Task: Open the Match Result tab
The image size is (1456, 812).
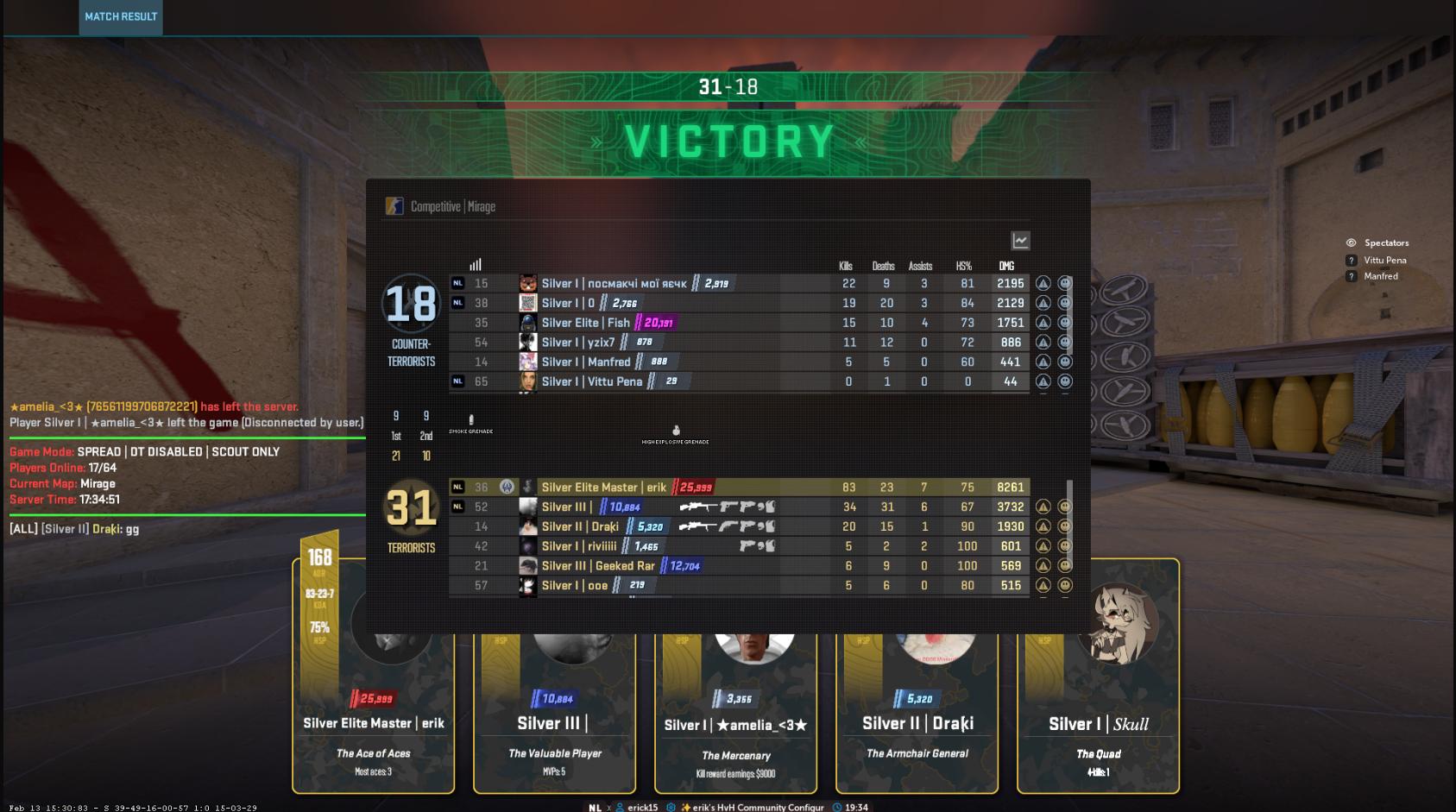Action: [x=121, y=16]
